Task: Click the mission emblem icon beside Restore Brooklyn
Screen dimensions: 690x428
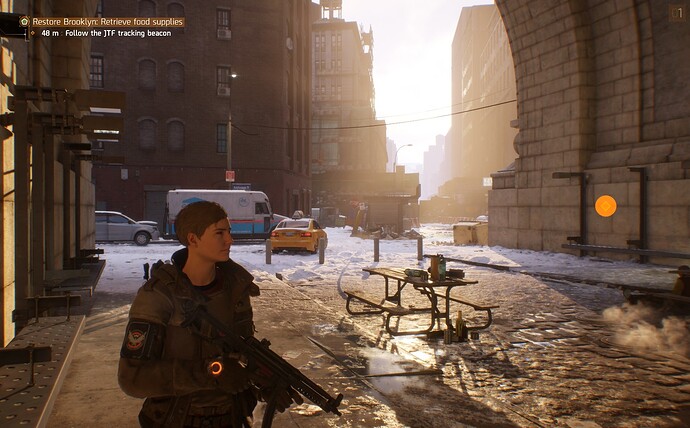Action: [x=25, y=21]
